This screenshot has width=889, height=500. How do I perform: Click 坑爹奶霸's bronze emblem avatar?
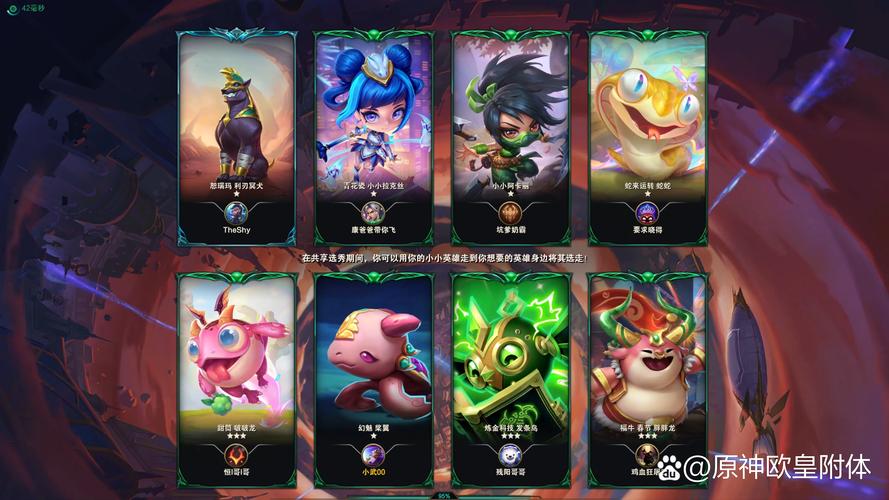coord(510,212)
